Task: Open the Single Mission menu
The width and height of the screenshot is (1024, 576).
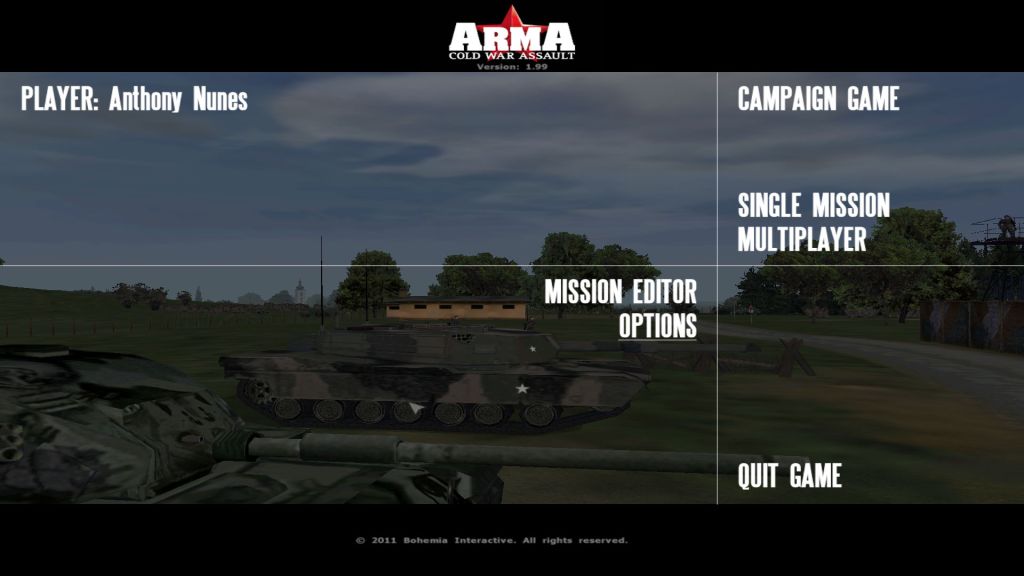Action: (813, 205)
